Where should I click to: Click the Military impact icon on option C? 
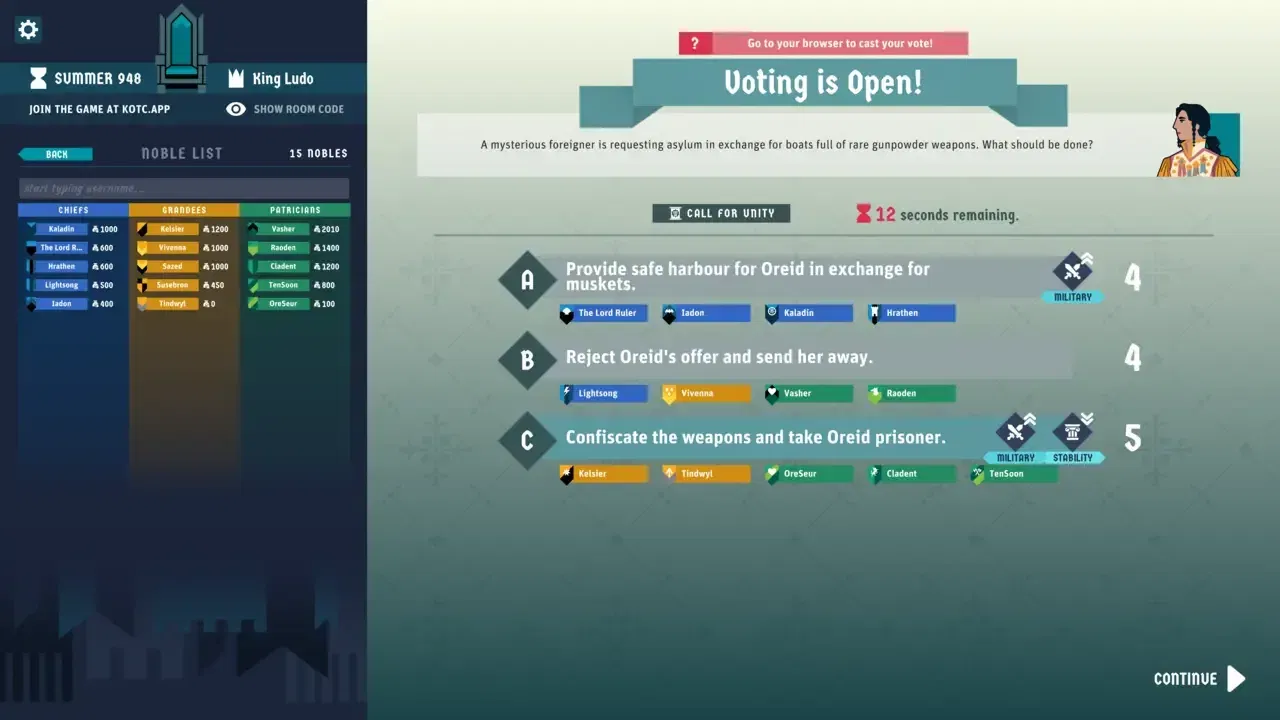1014,431
